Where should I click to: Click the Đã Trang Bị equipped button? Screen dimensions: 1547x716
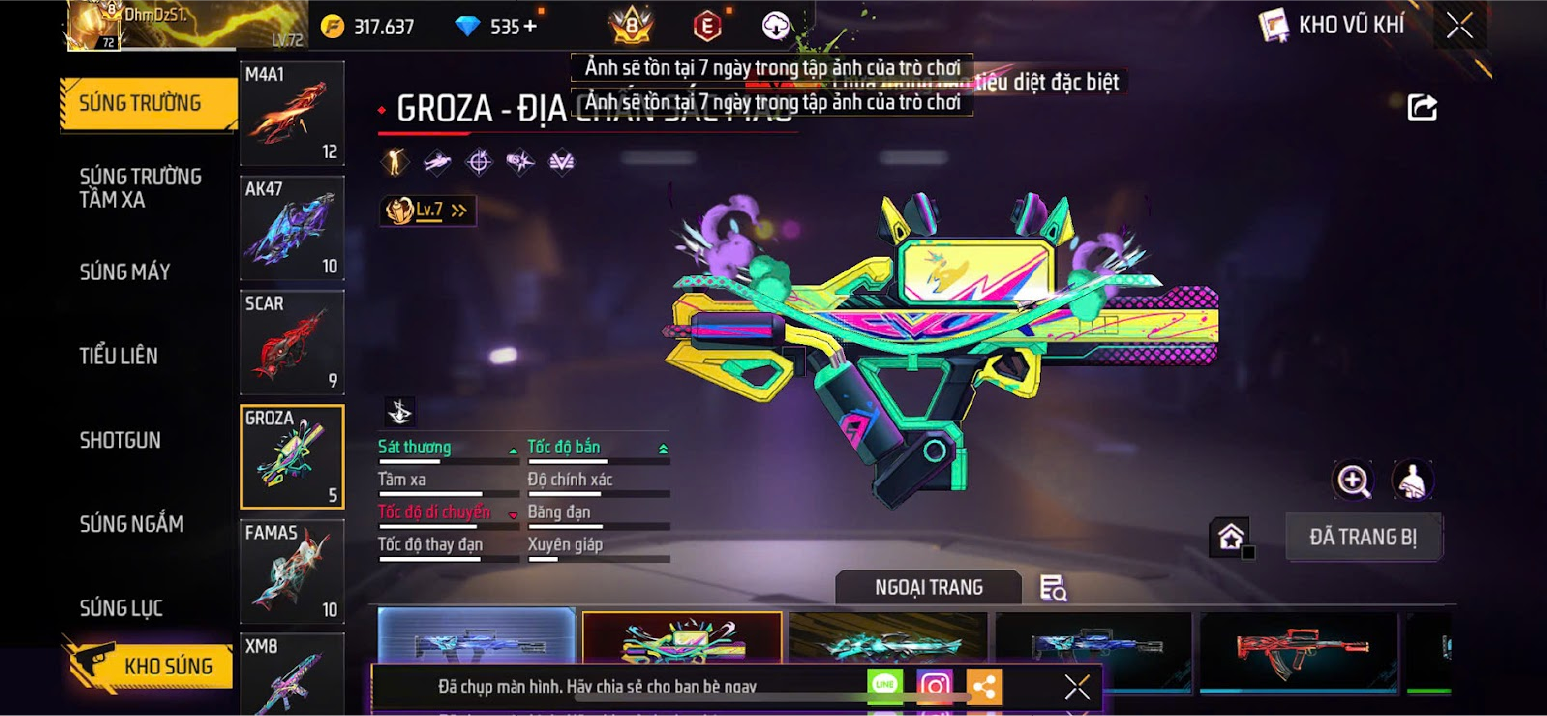click(1363, 537)
